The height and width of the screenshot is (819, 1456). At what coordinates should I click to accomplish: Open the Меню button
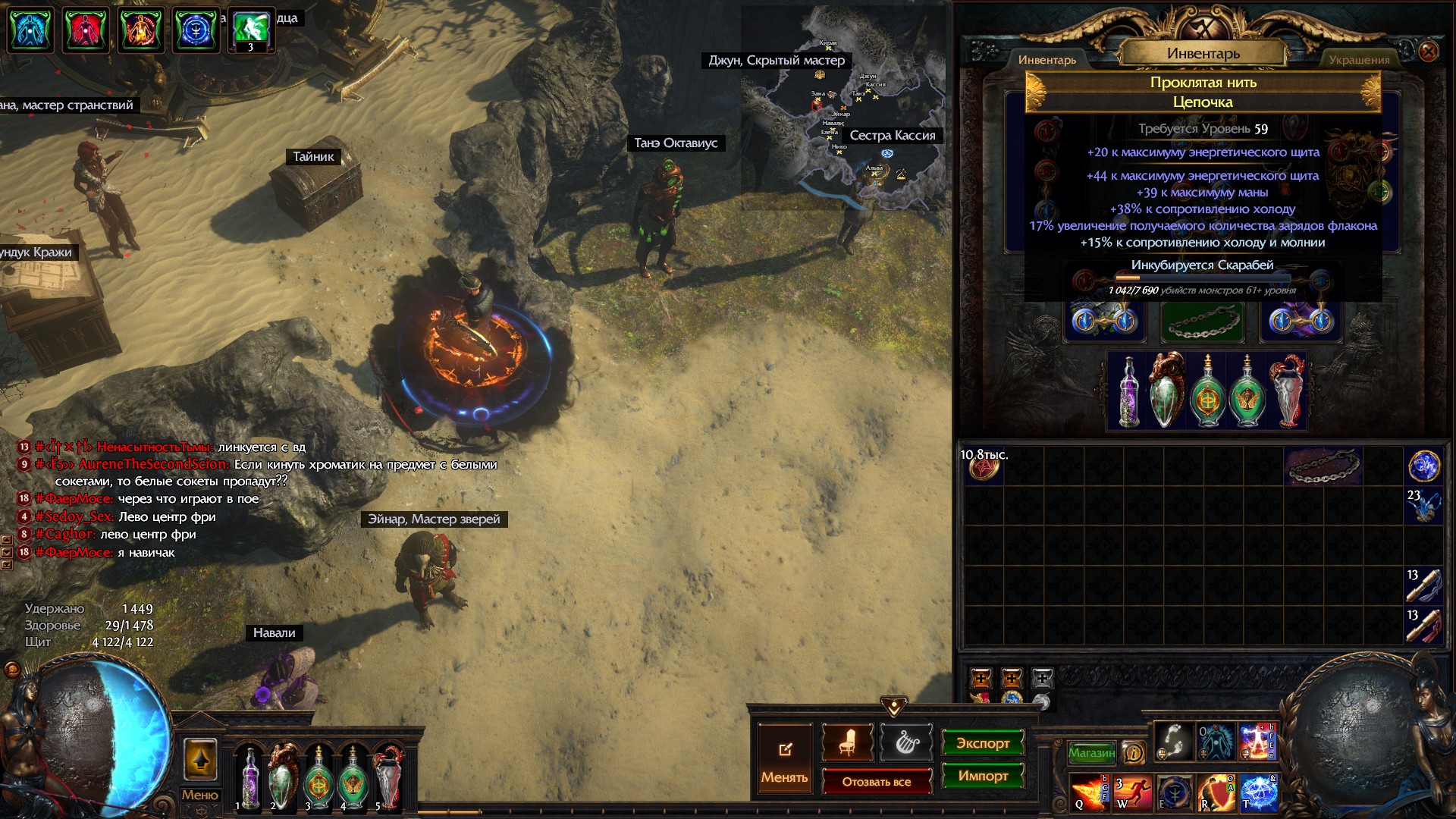[199, 795]
